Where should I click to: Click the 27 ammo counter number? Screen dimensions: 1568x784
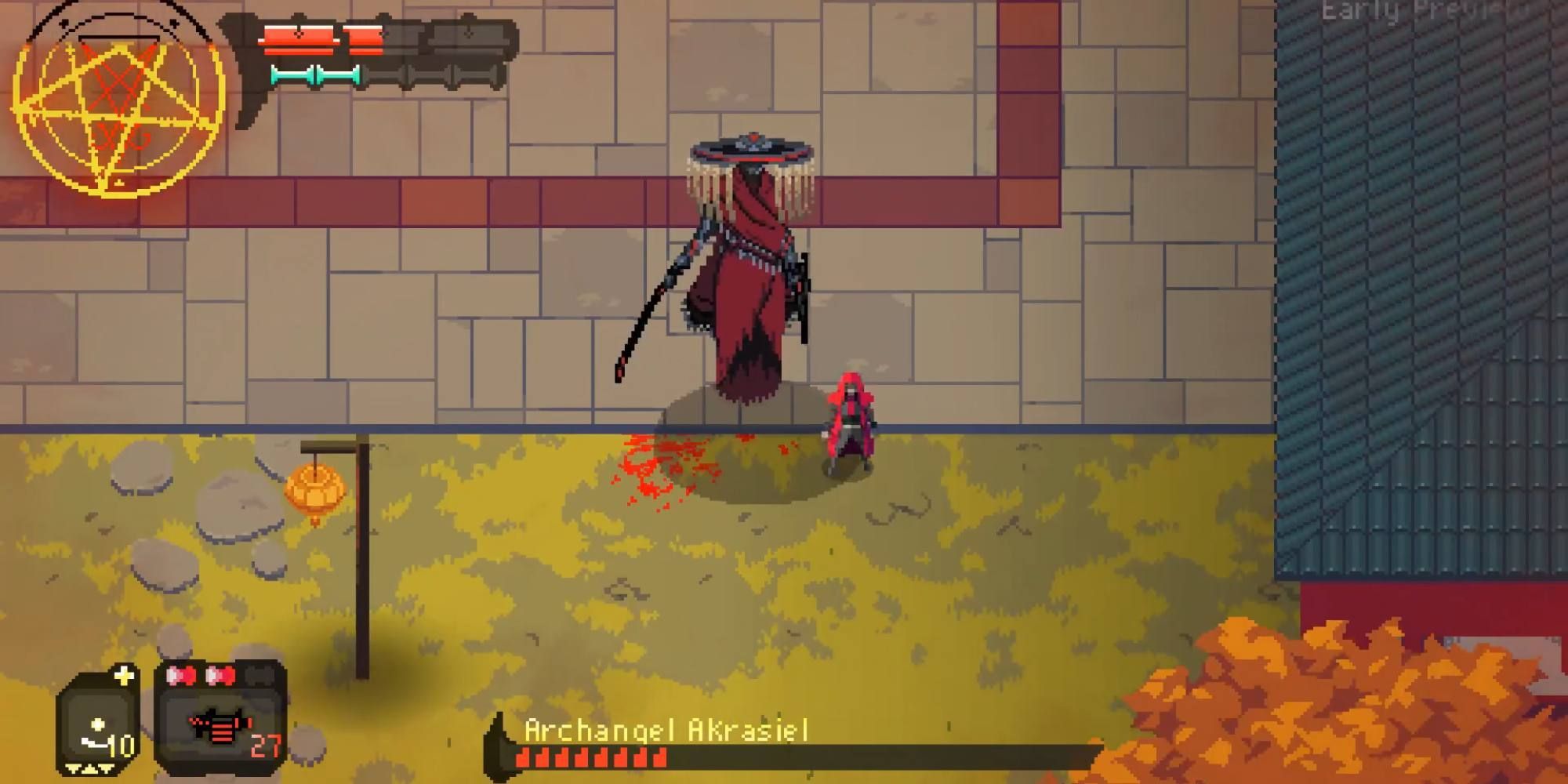click(x=265, y=746)
